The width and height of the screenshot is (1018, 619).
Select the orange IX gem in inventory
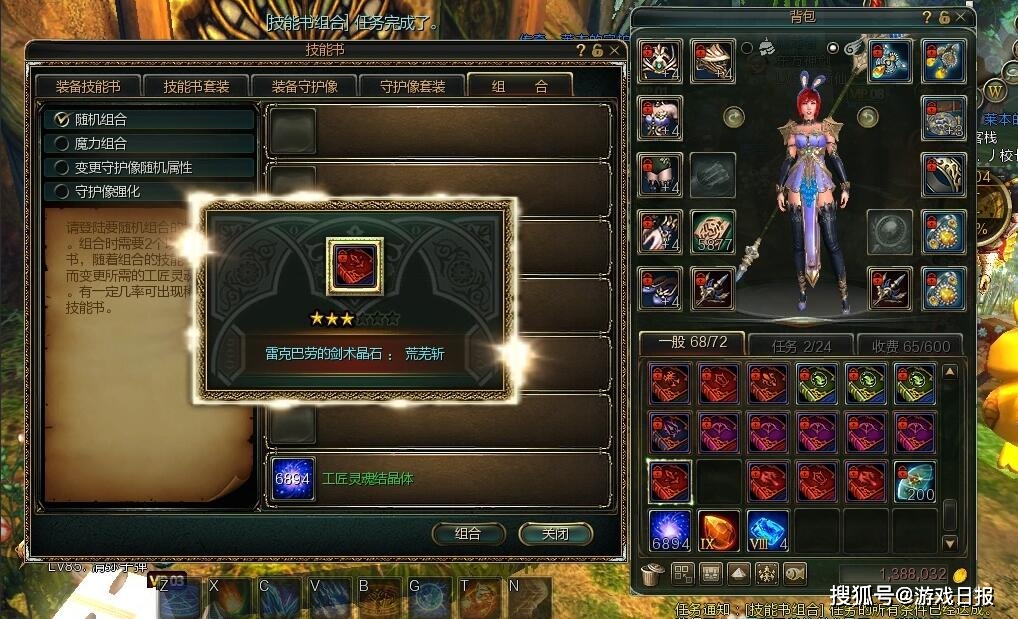click(719, 530)
